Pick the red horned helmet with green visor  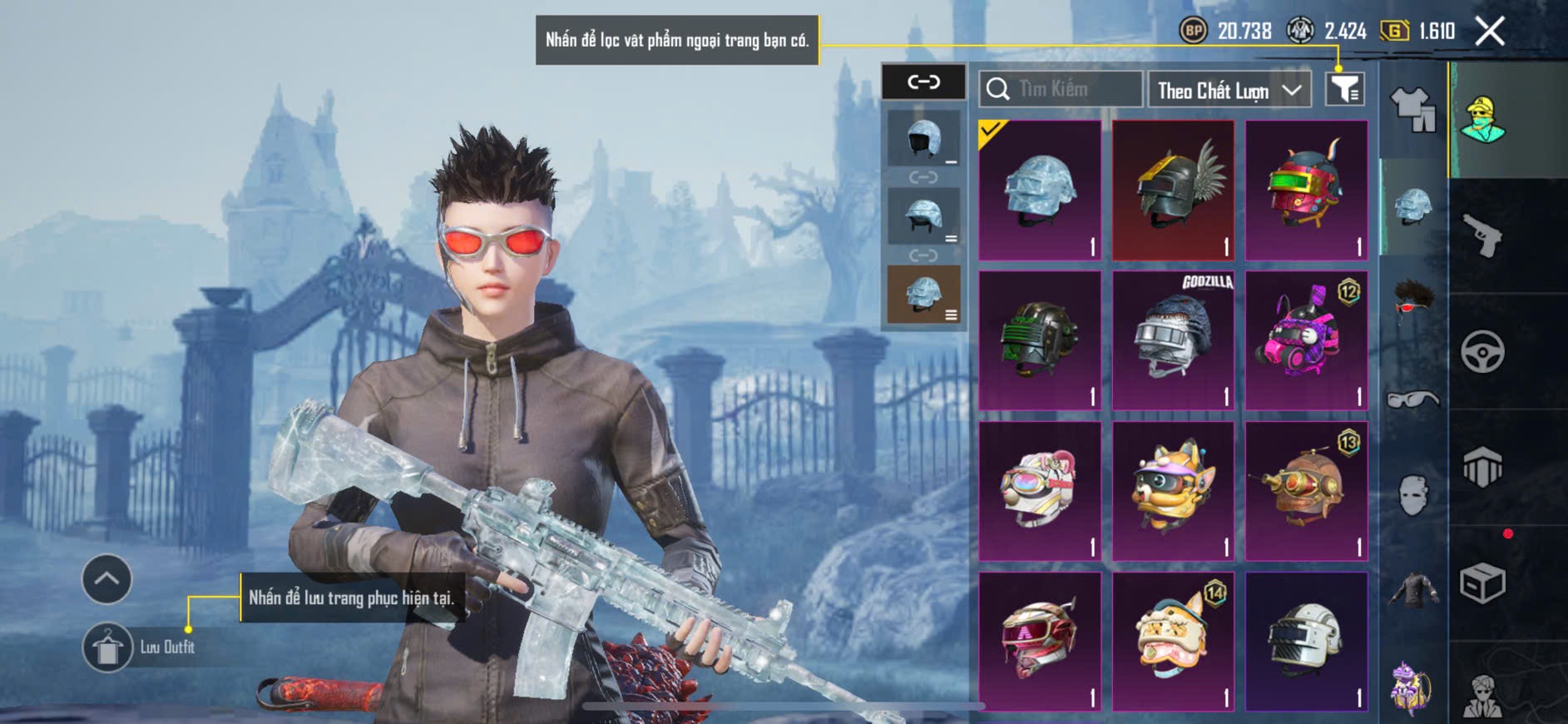pyautogui.click(x=1306, y=191)
